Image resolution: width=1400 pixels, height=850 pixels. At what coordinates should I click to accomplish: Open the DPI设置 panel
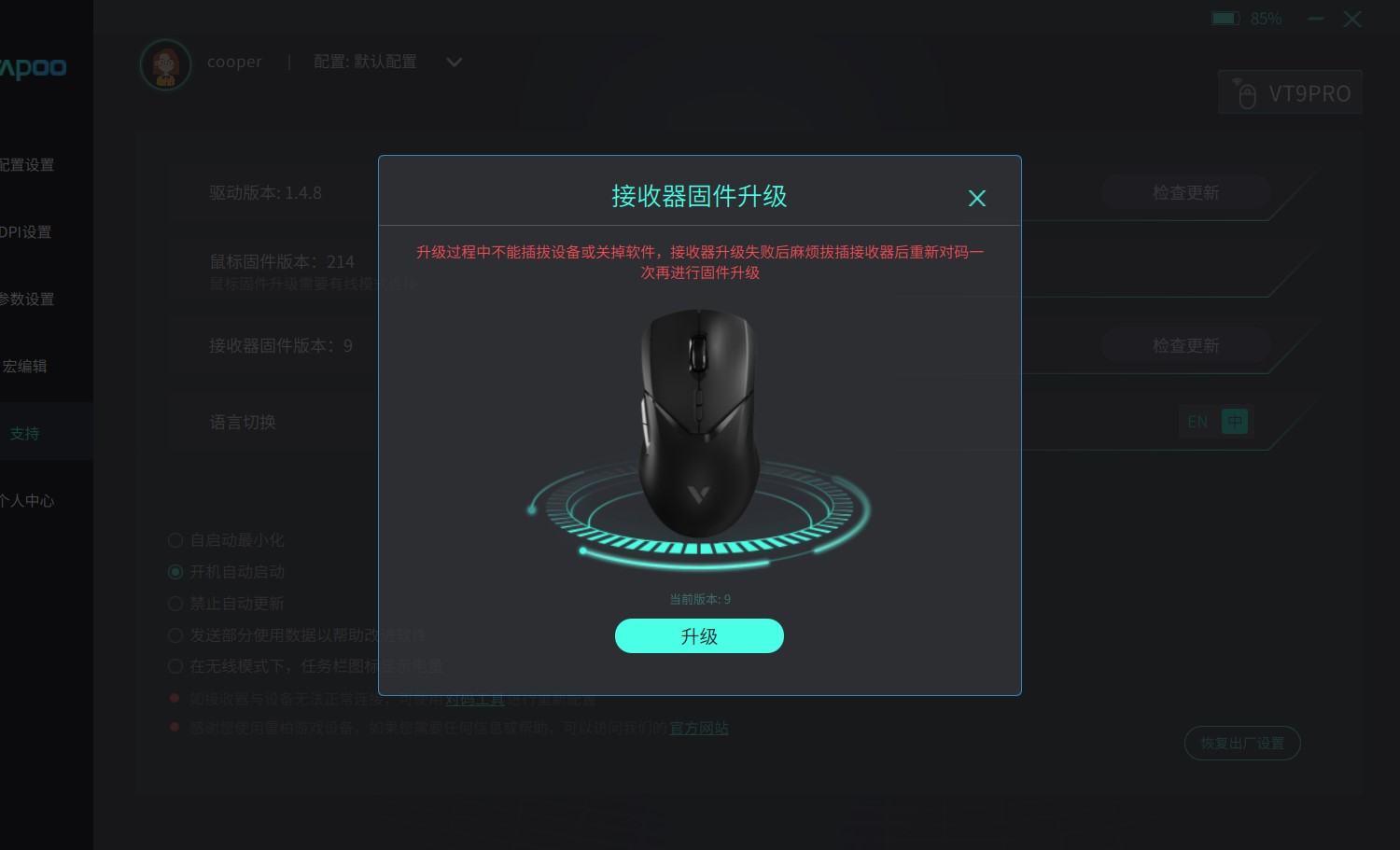28,231
